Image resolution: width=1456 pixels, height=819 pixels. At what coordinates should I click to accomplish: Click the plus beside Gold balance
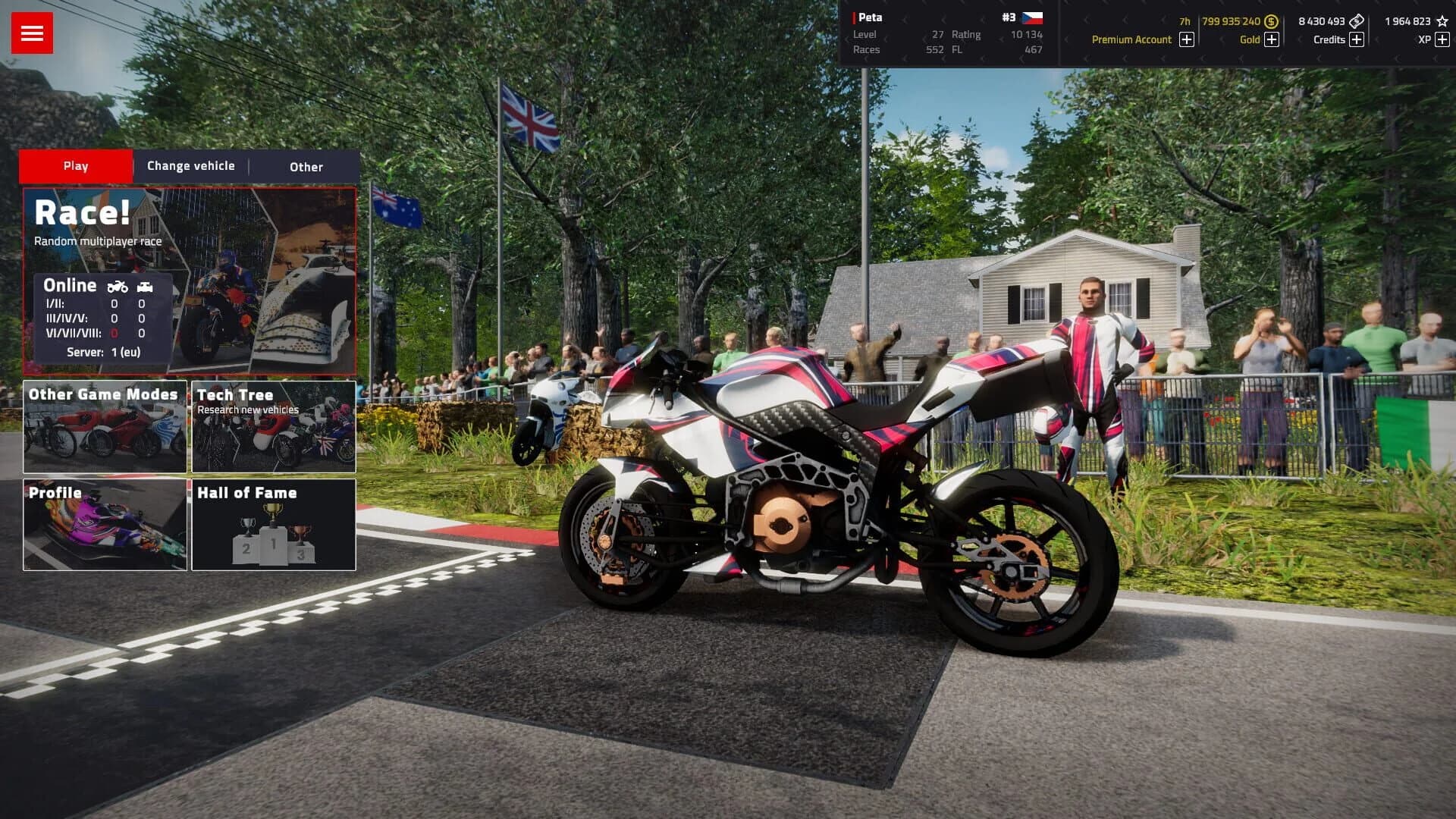[1271, 39]
